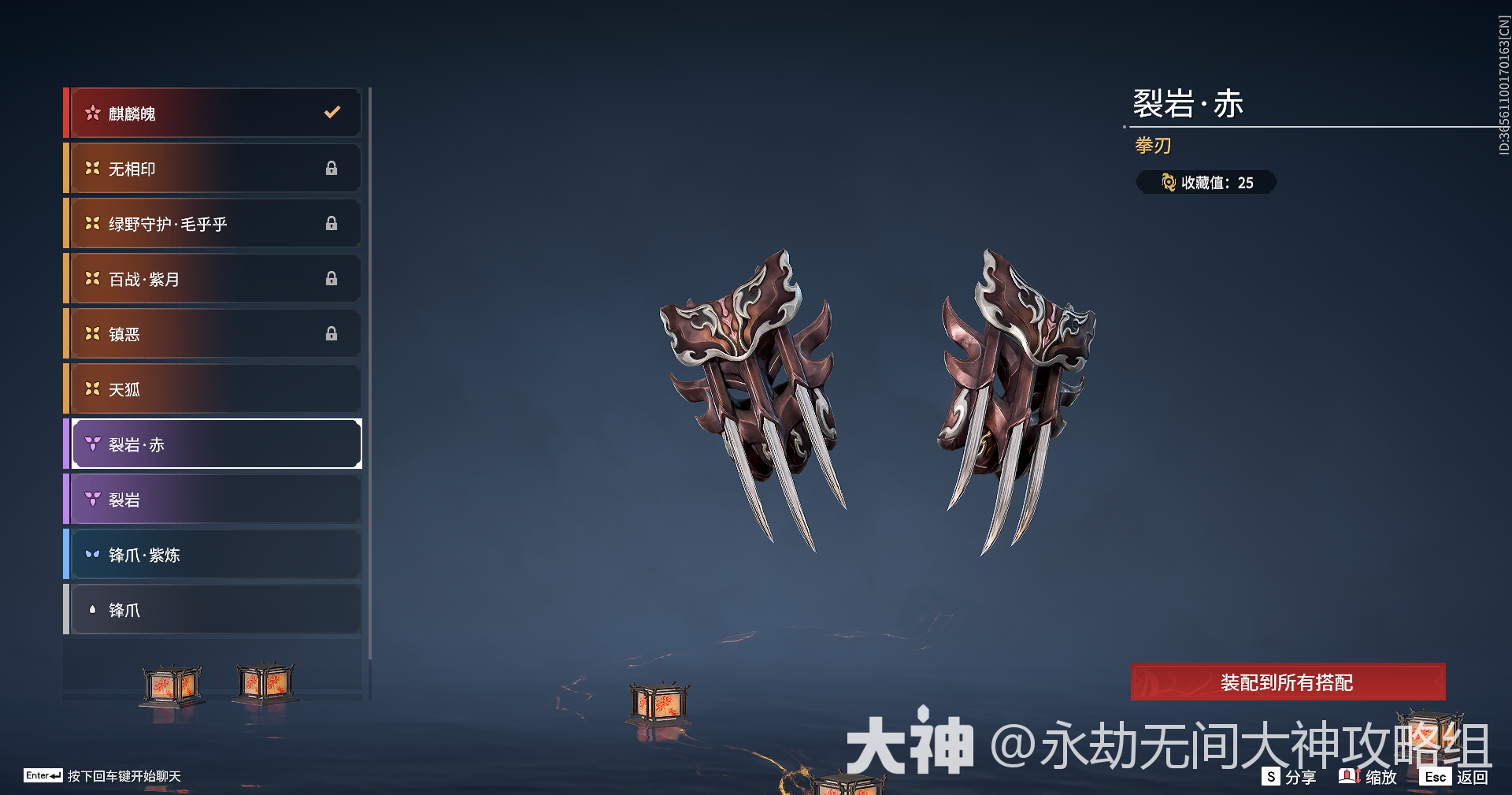The image size is (1512, 795).
Task: Select the 锋爪·紫炼 skin entry
Action: pos(213,554)
